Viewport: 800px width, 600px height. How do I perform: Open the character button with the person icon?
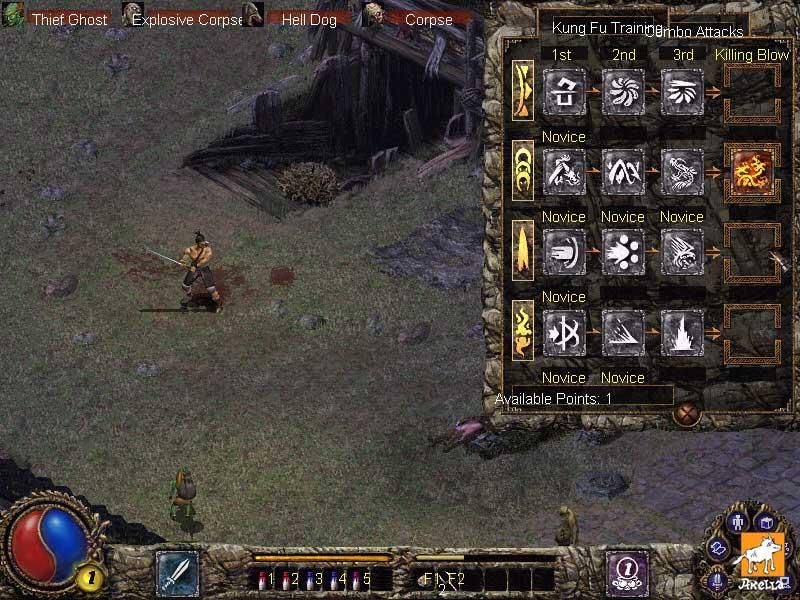tap(740, 522)
